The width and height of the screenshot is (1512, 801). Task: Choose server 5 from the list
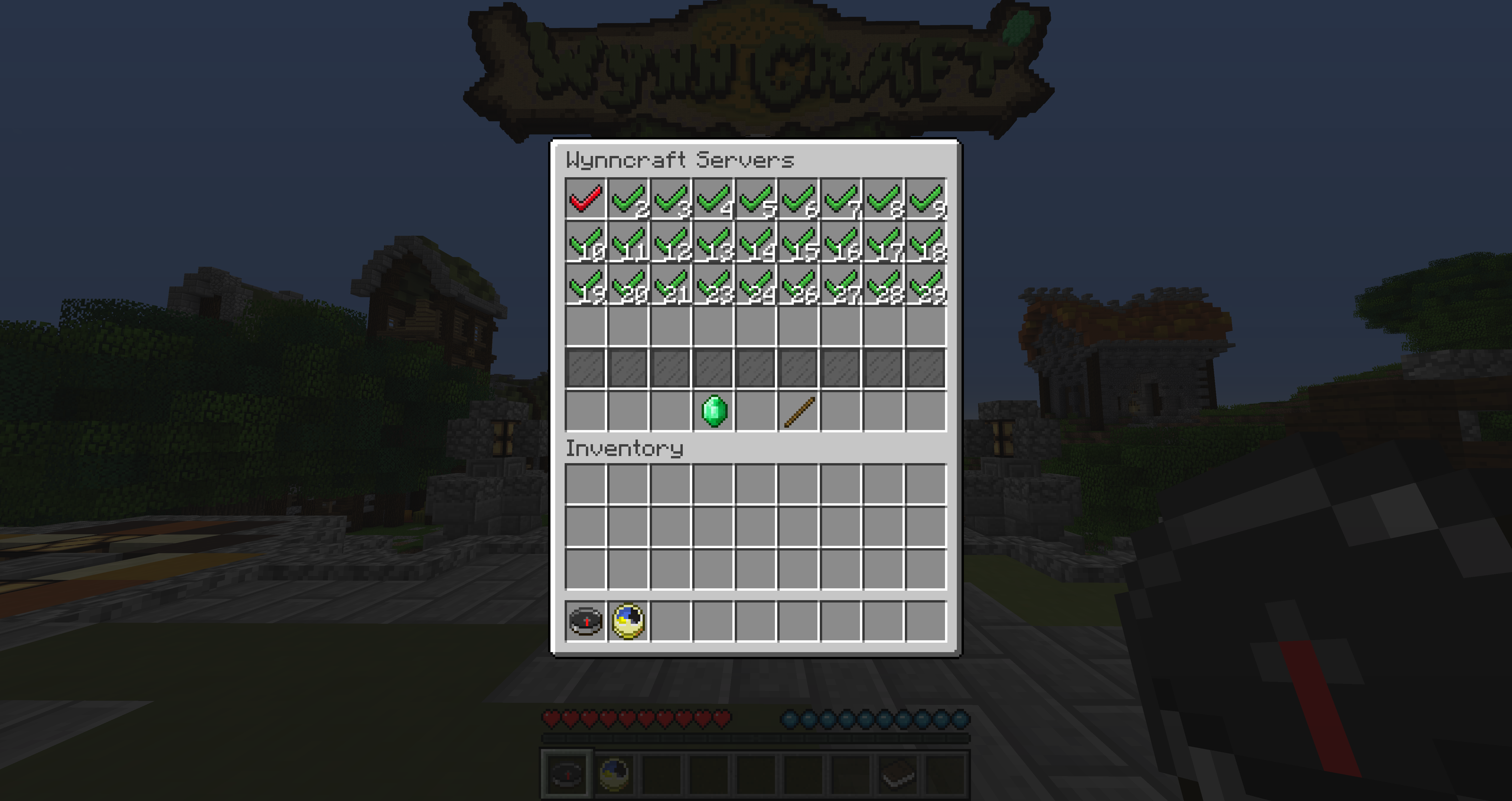pyautogui.click(x=756, y=199)
